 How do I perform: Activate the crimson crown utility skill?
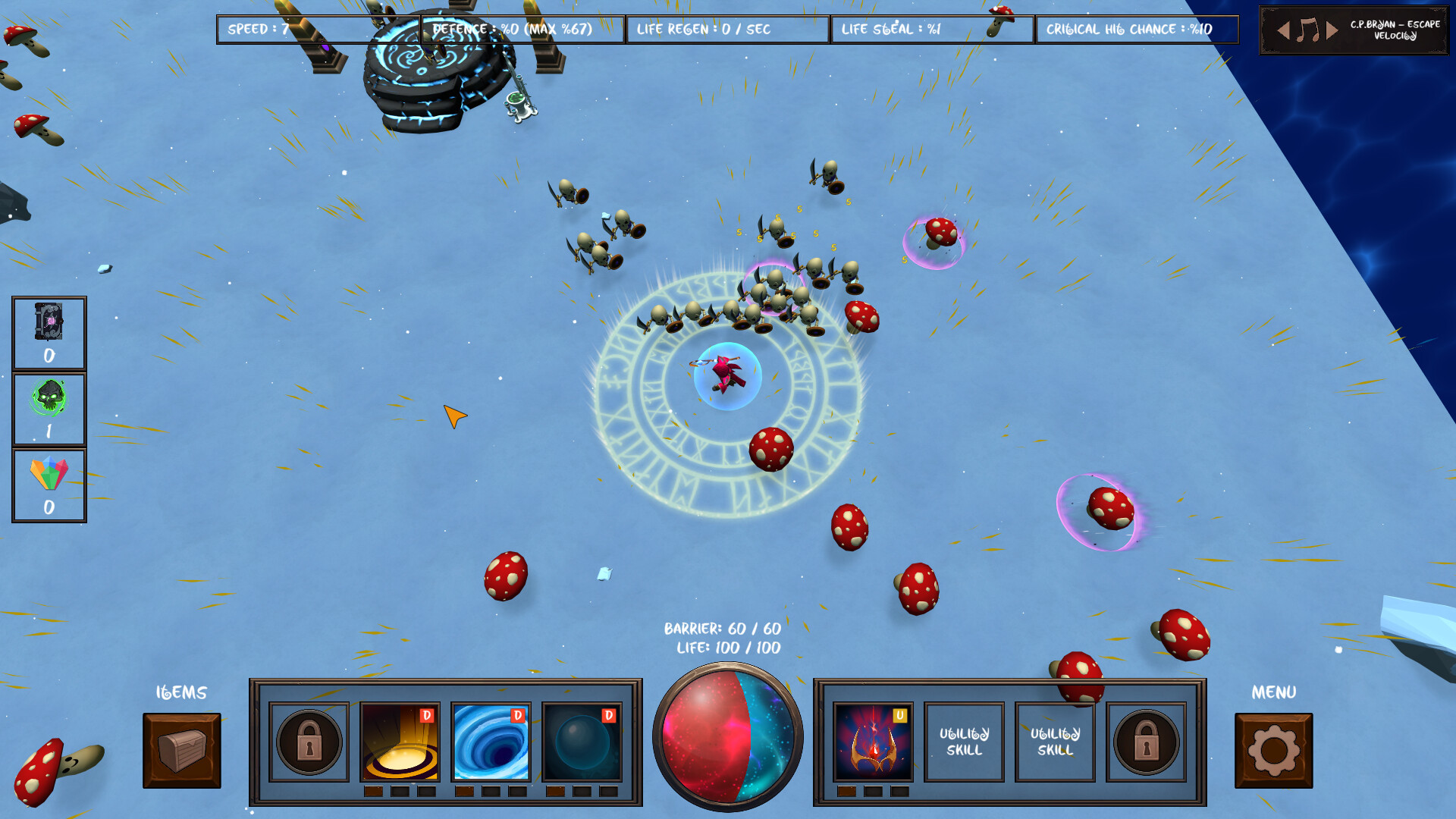[873, 742]
